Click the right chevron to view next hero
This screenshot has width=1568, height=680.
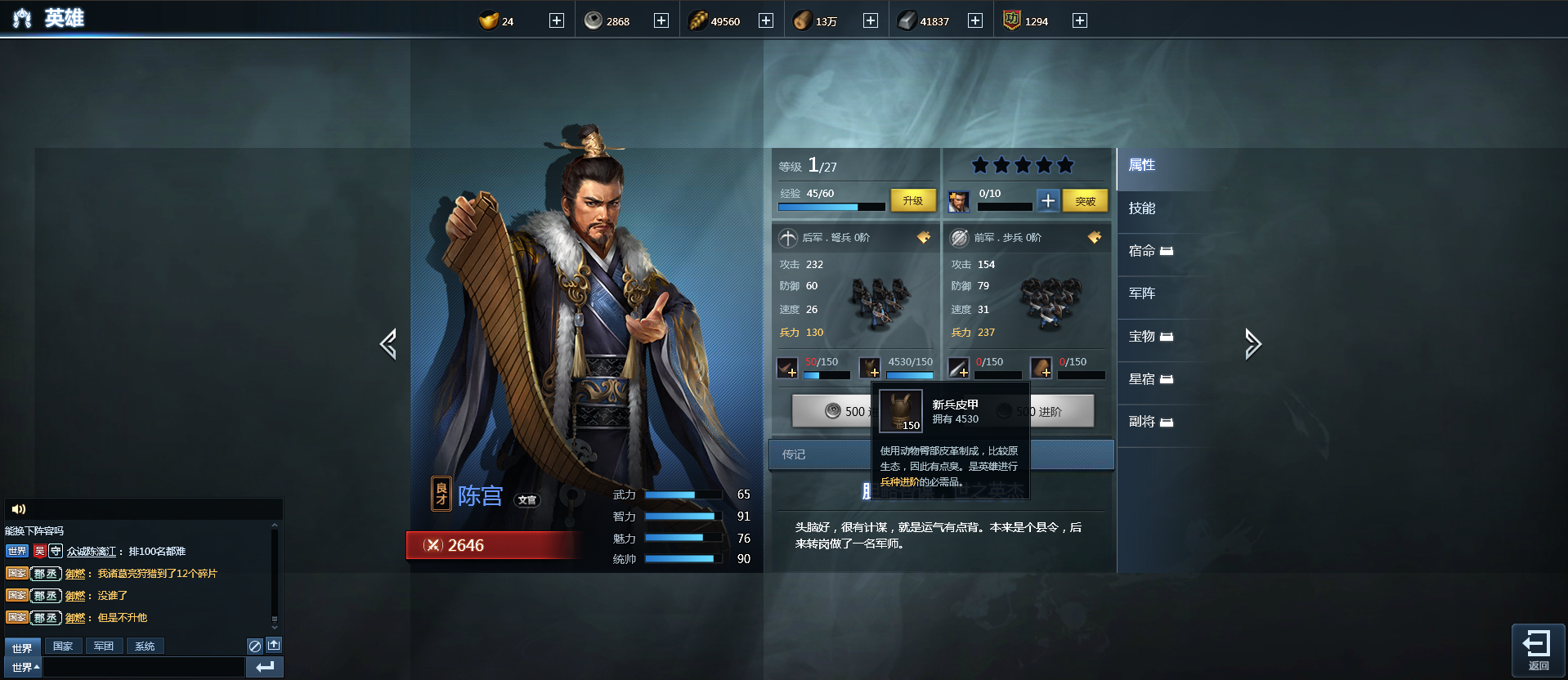[x=1253, y=344]
